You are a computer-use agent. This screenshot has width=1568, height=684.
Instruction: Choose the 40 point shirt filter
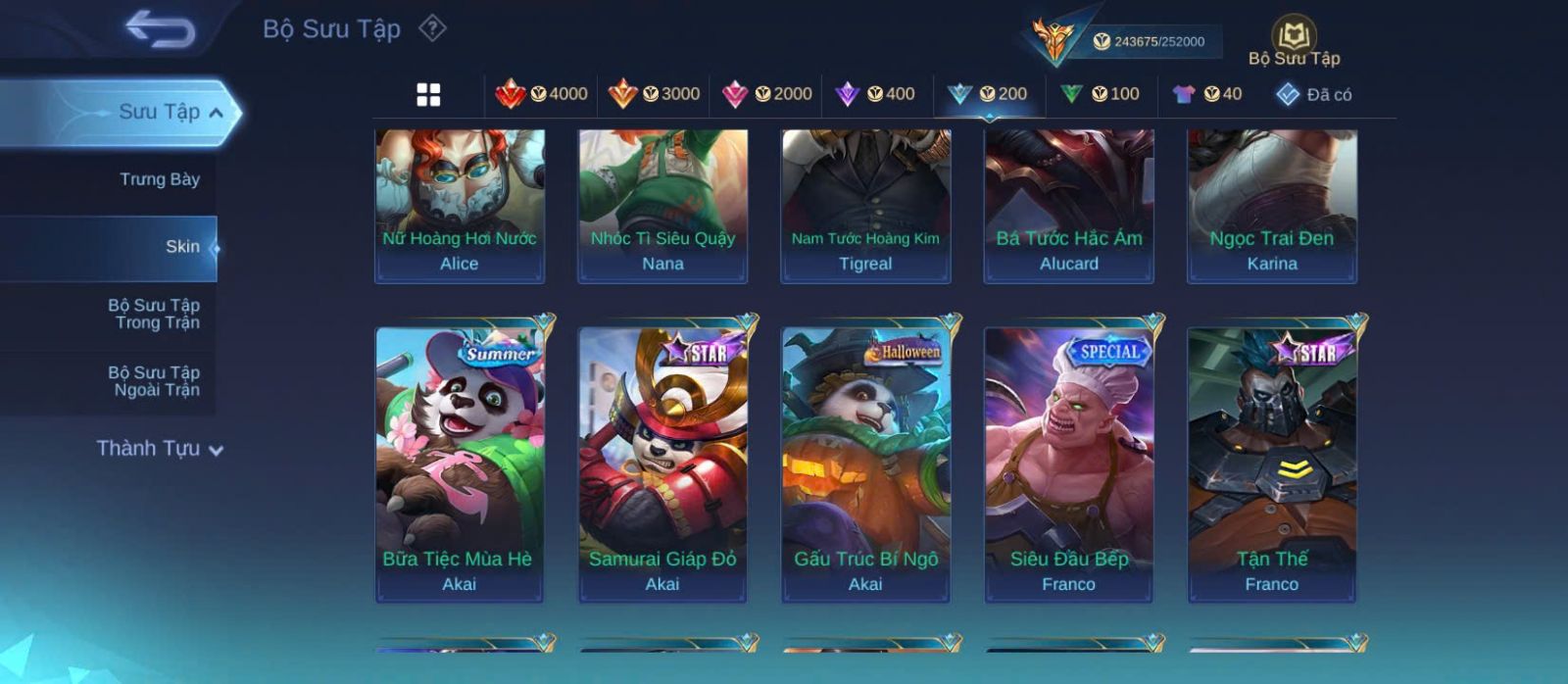[x=1207, y=94]
